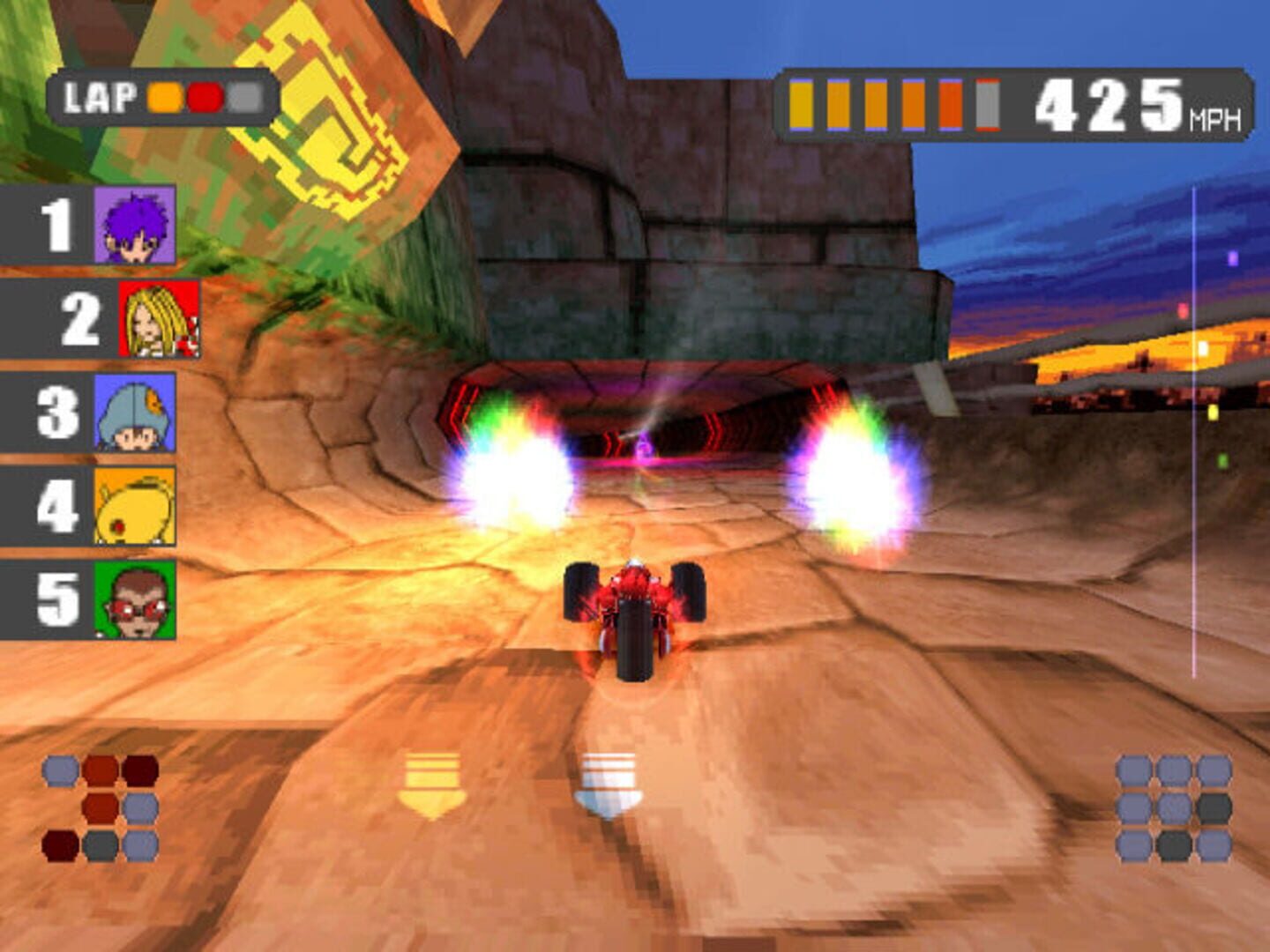The width and height of the screenshot is (1270, 952).
Task: Click the red hexagon cluster panel
Action: click(x=101, y=807)
